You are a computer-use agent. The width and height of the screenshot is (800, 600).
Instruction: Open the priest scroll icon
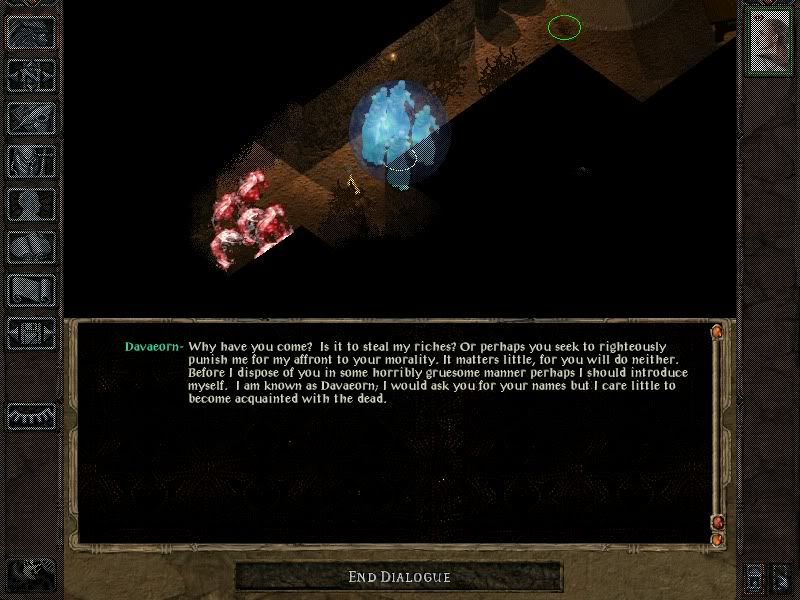click(32, 290)
